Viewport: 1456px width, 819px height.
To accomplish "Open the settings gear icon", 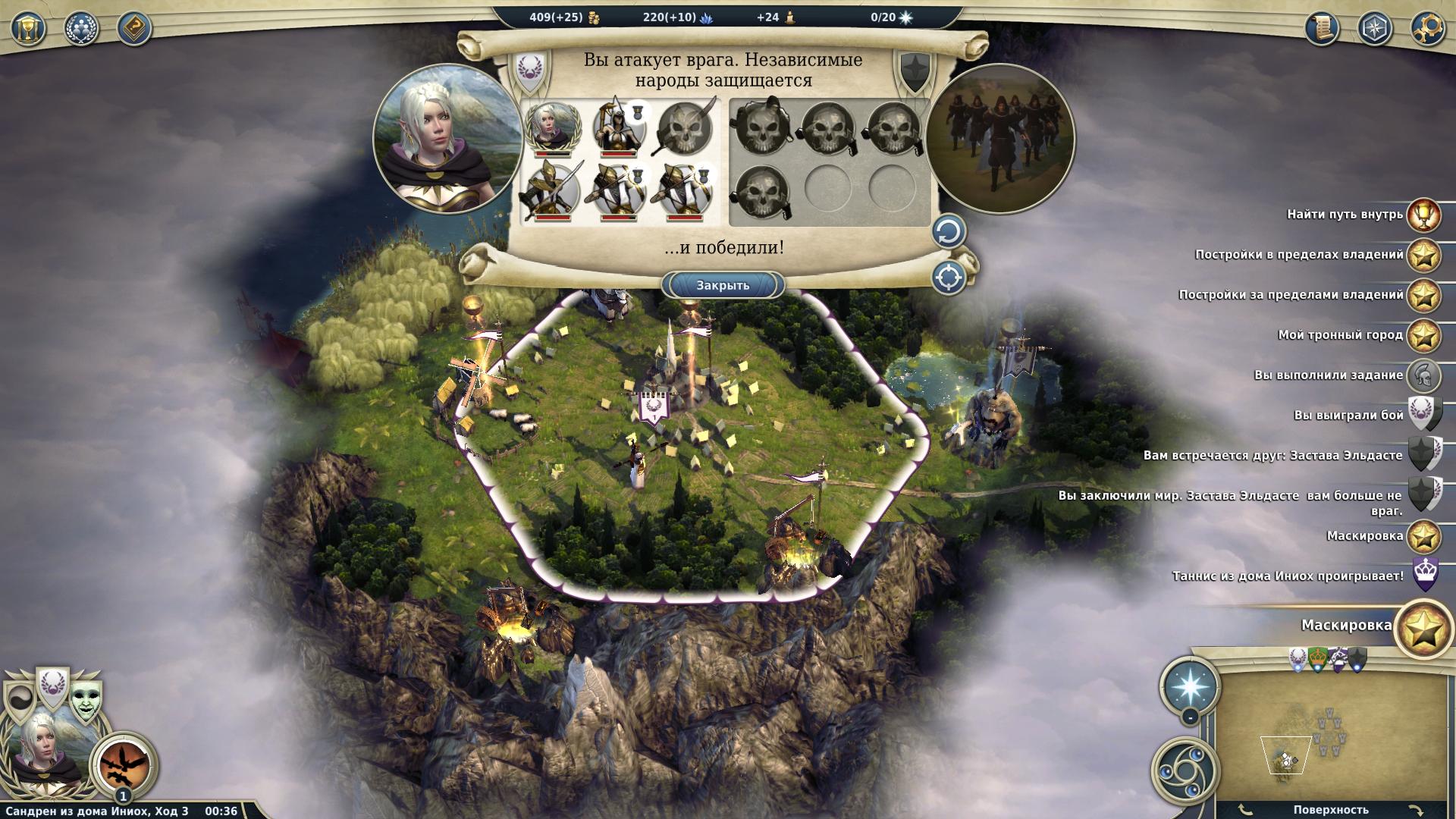I will [x=1427, y=29].
